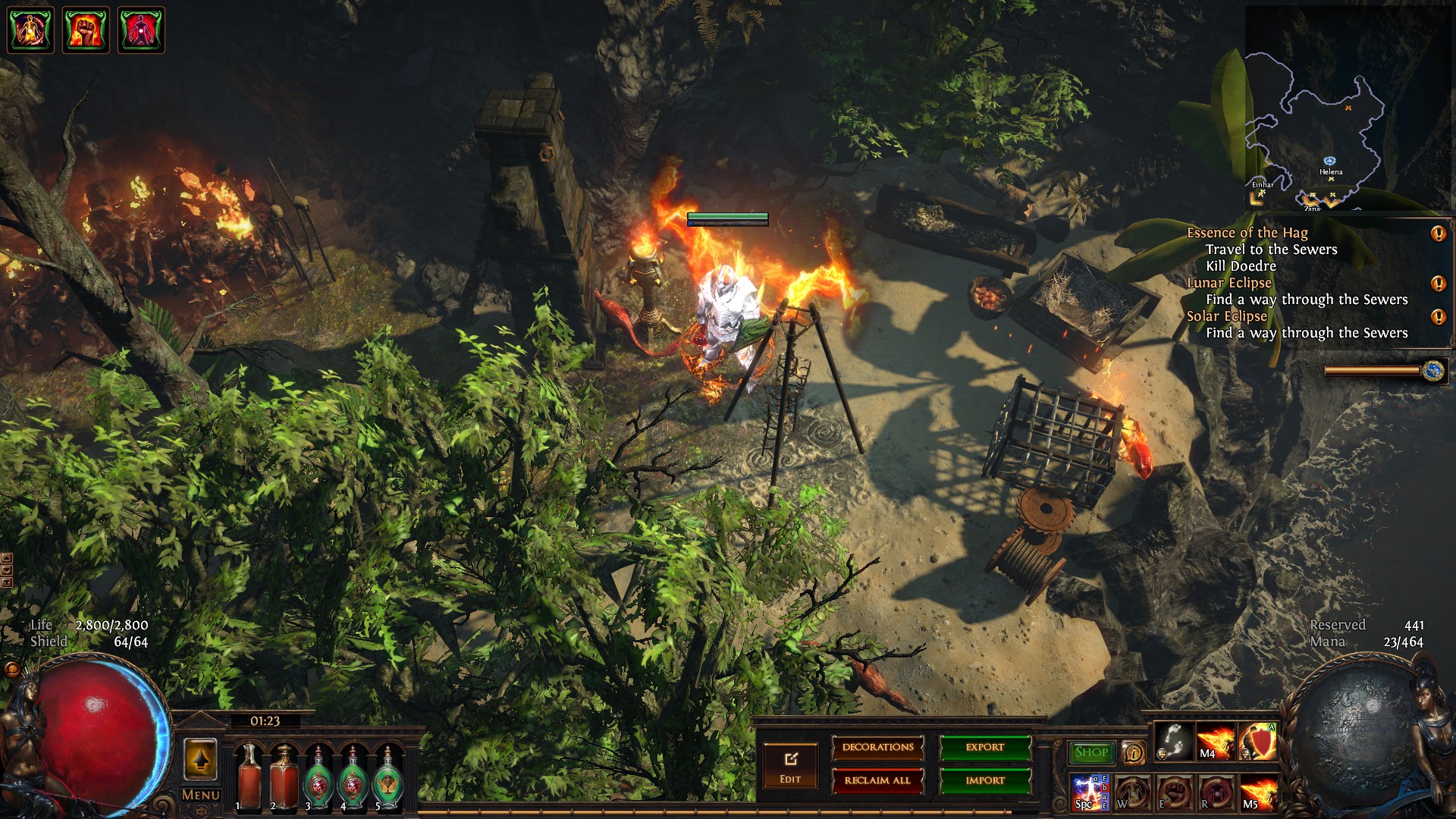Open the Shop
Image resolution: width=1456 pixels, height=819 pixels.
1091,752
